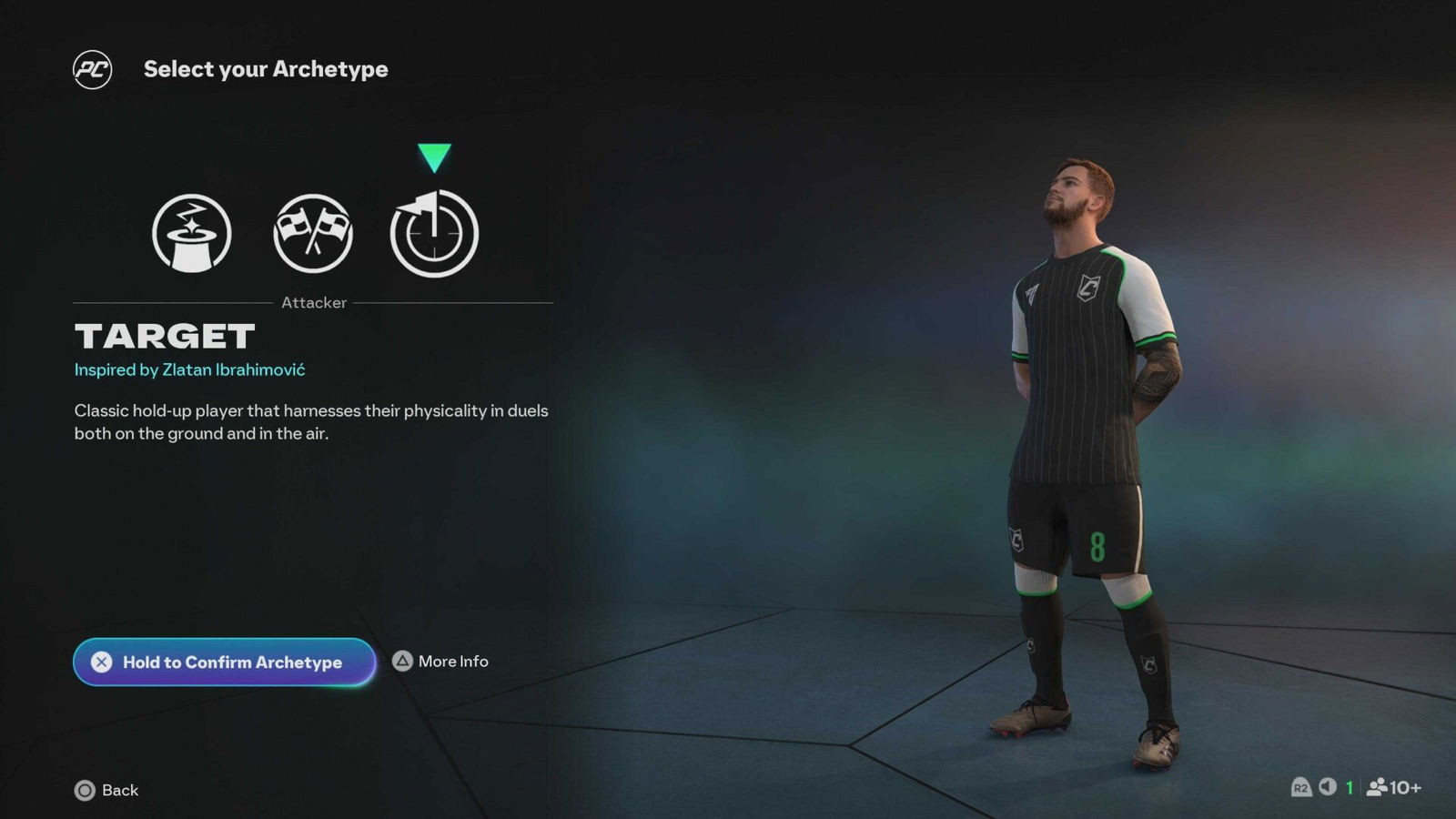1456x819 pixels.
Task: Click Back at the bottom left
Action: click(118, 791)
